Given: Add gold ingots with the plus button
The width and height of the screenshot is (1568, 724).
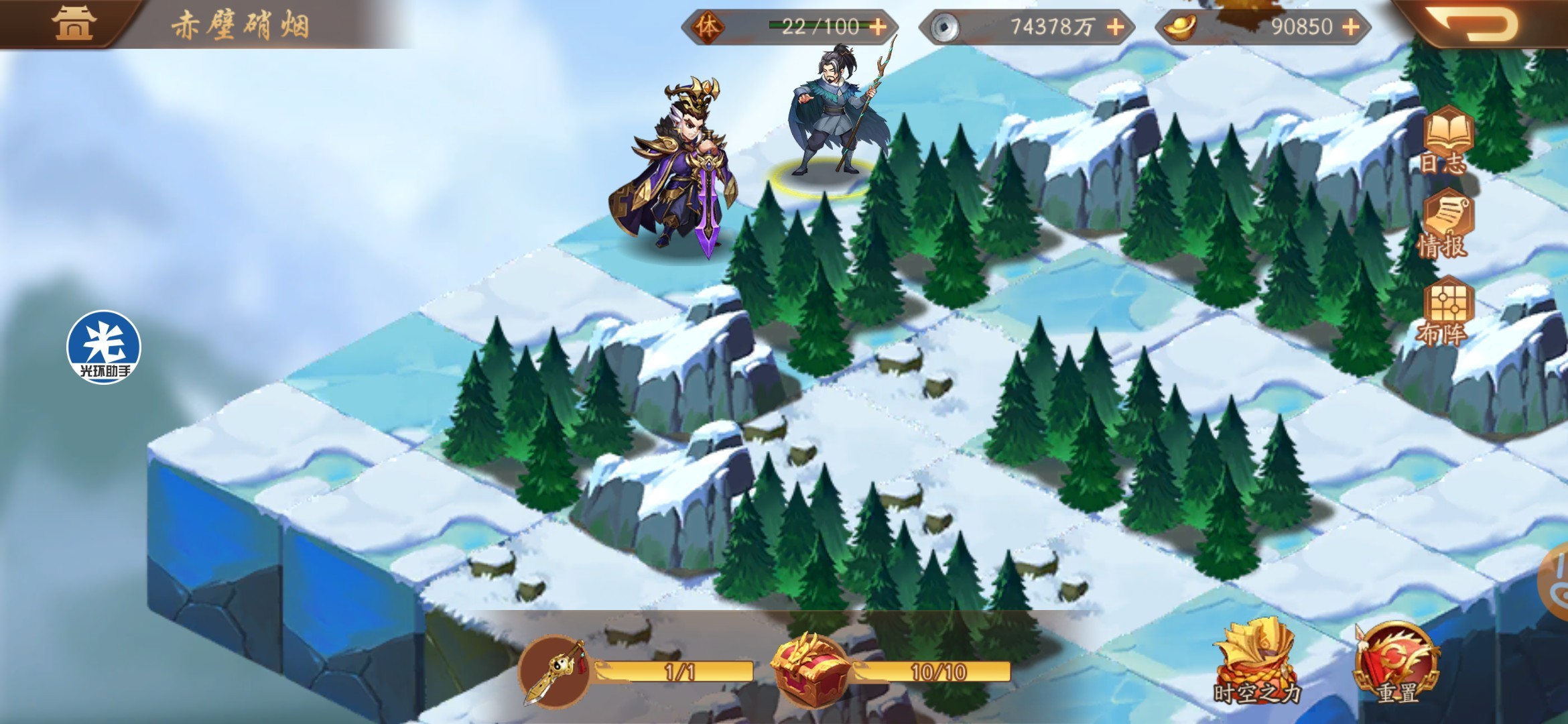Looking at the screenshot, I should [x=1351, y=27].
